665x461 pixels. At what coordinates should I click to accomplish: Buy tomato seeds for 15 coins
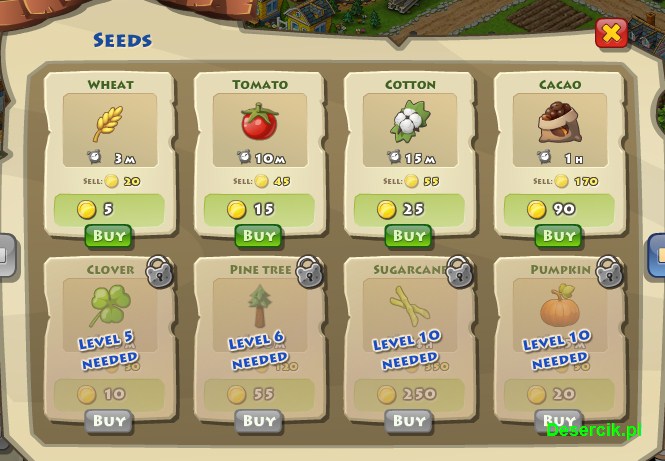click(259, 236)
